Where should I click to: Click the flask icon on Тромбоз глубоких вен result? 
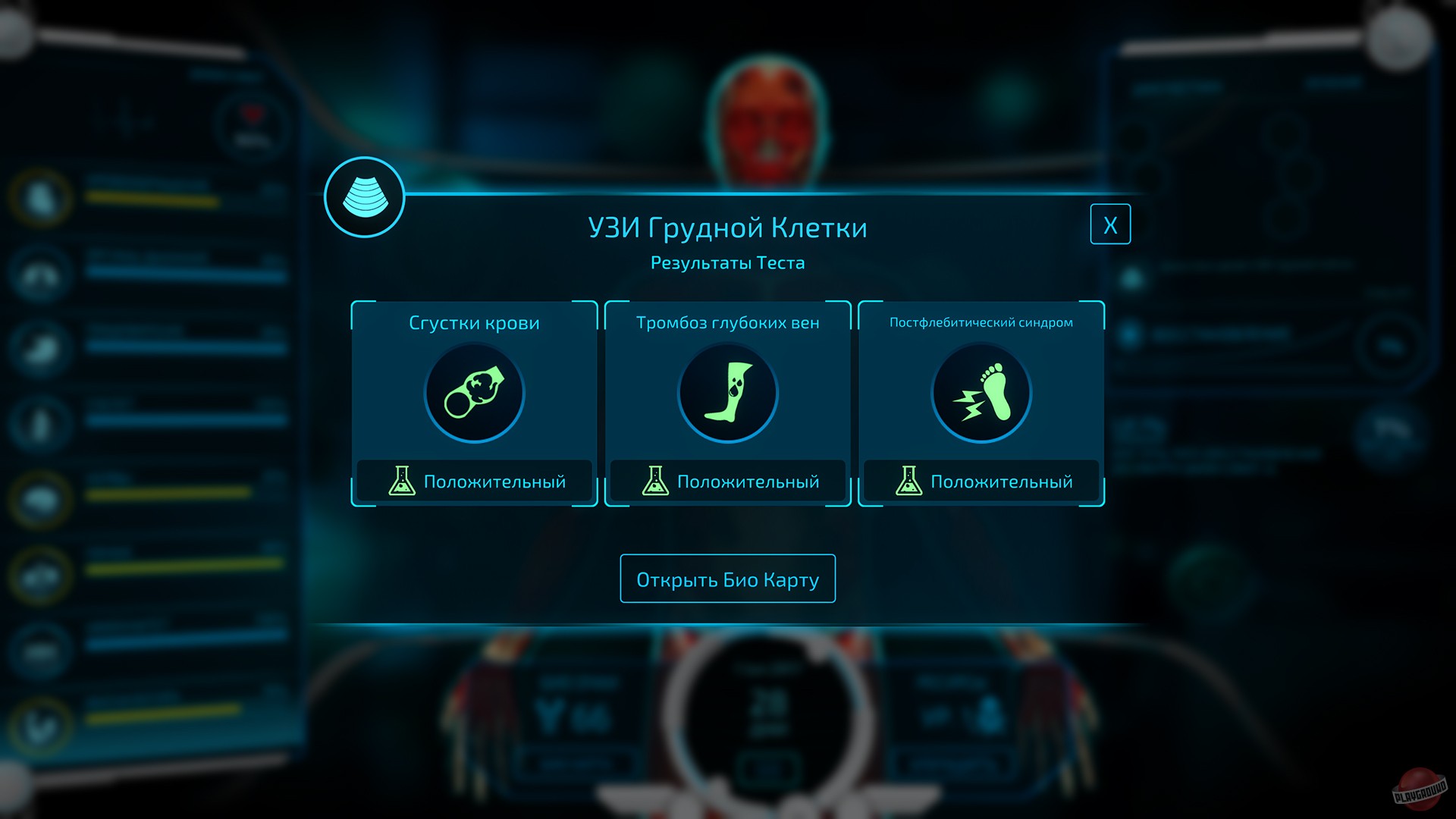pos(656,480)
